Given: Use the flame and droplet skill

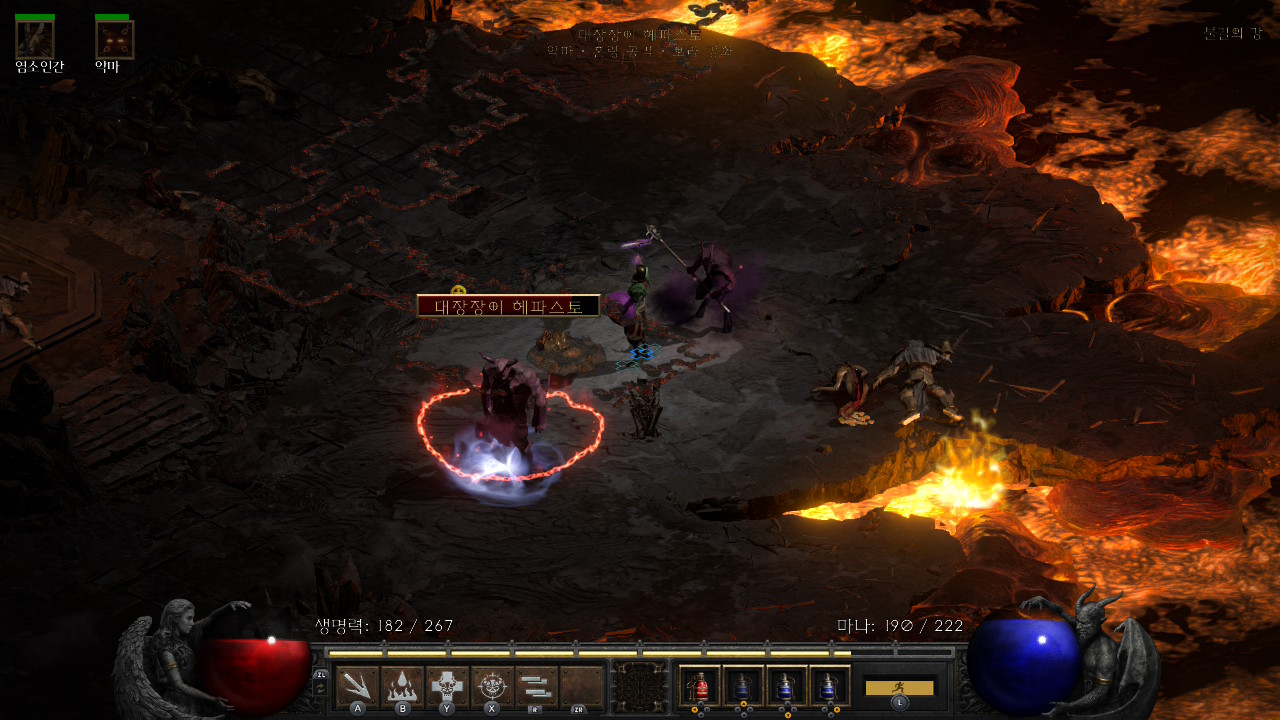Looking at the screenshot, I should 402,686.
